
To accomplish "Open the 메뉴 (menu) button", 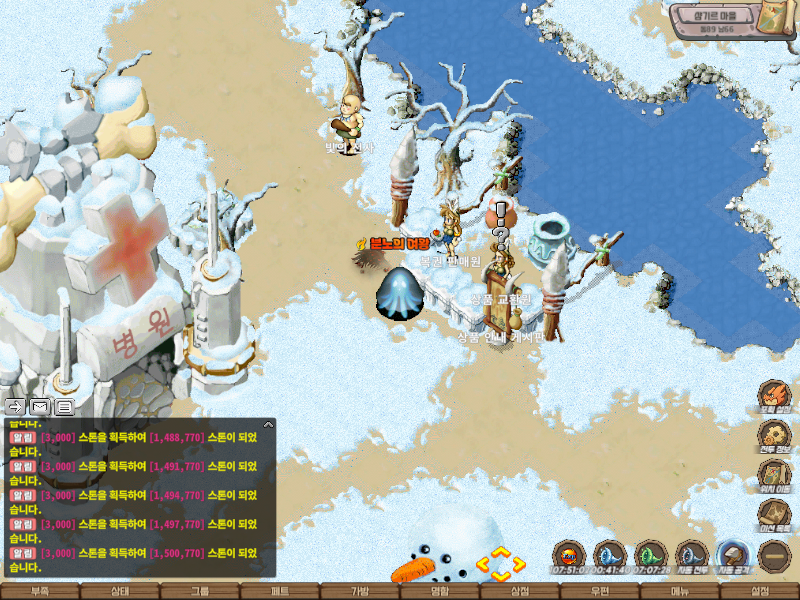I will (x=680, y=591).
